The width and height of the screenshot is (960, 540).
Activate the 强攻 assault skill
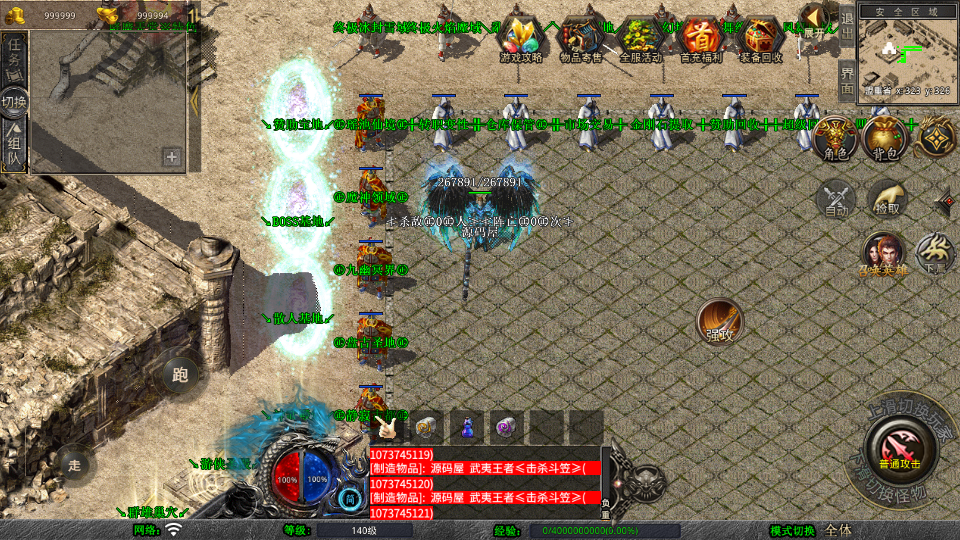(719, 321)
